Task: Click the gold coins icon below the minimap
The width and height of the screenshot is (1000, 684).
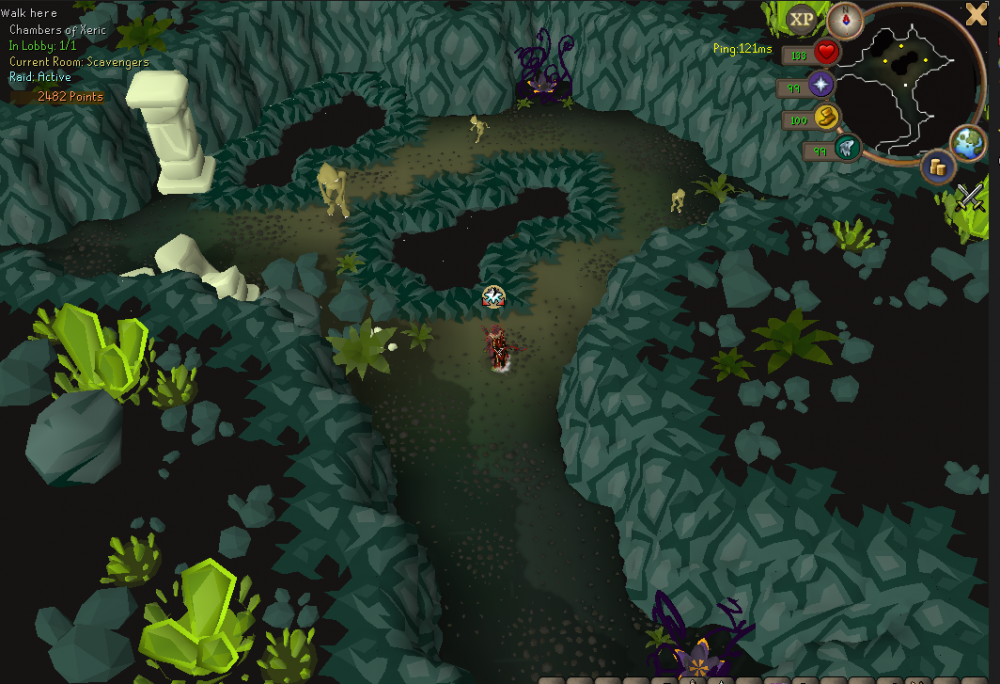Action: (x=937, y=167)
